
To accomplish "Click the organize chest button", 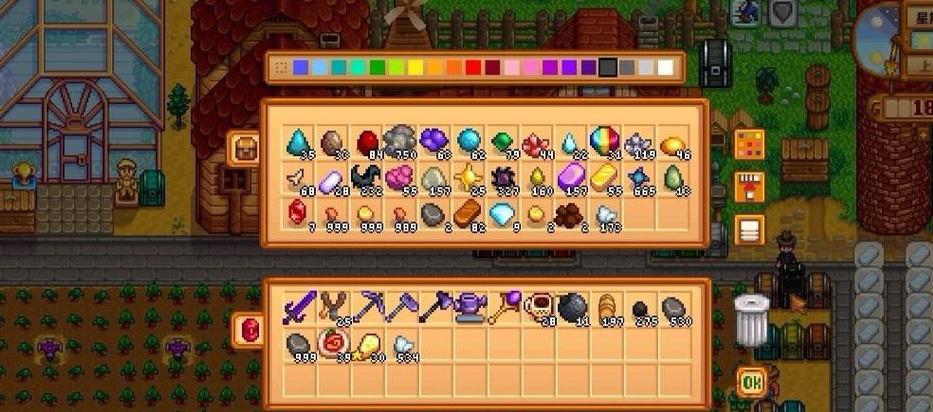I will pyautogui.click(x=748, y=229).
